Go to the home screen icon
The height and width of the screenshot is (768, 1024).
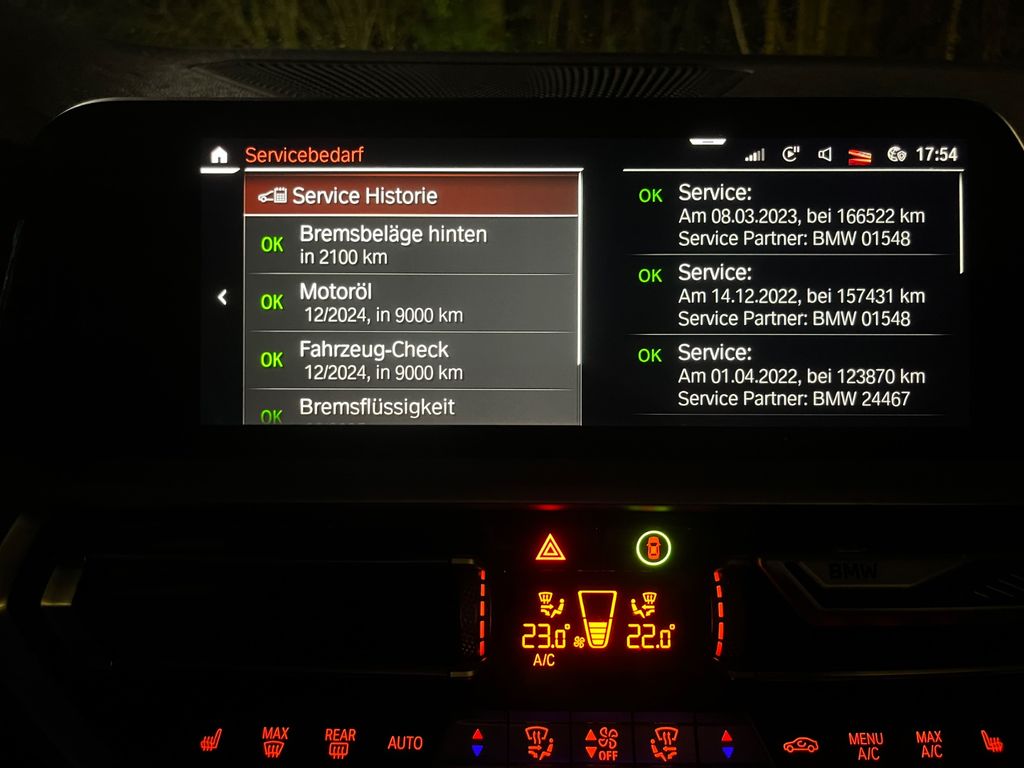(219, 155)
